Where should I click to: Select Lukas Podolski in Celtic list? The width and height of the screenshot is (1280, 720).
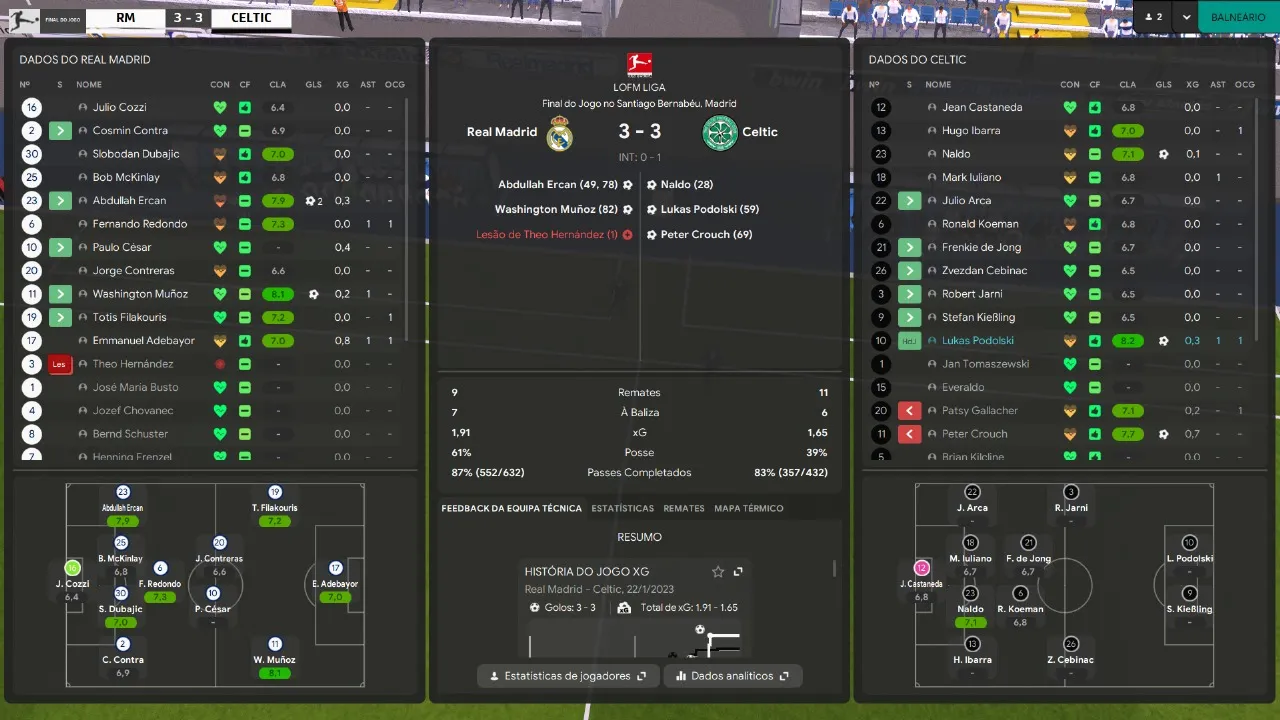click(x=978, y=340)
